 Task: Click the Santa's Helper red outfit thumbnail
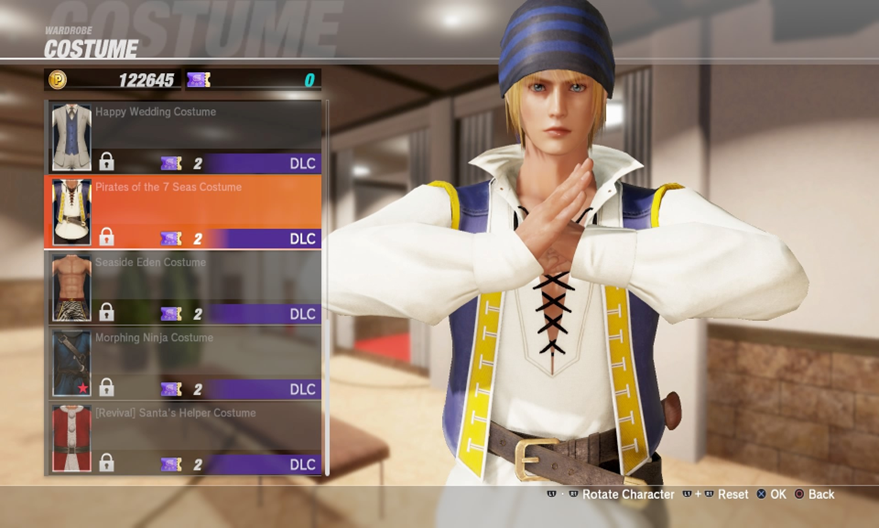(71, 438)
